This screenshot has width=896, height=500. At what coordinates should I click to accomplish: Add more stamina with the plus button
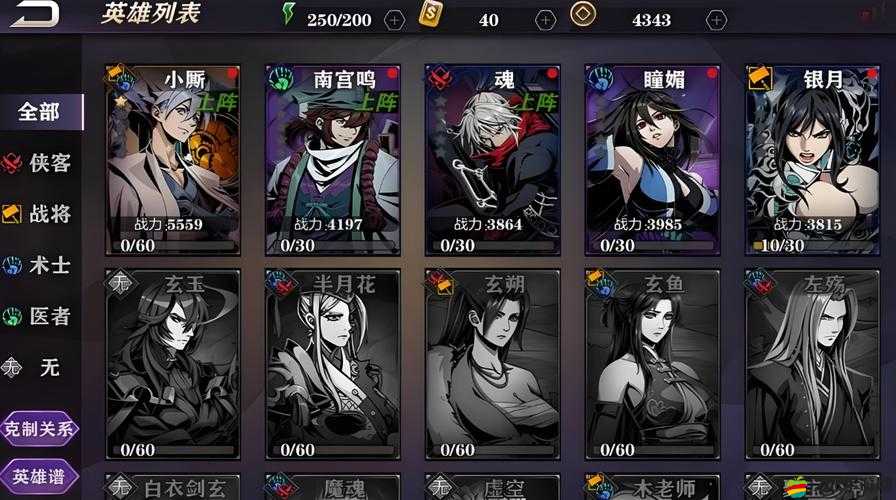click(x=395, y=19)
